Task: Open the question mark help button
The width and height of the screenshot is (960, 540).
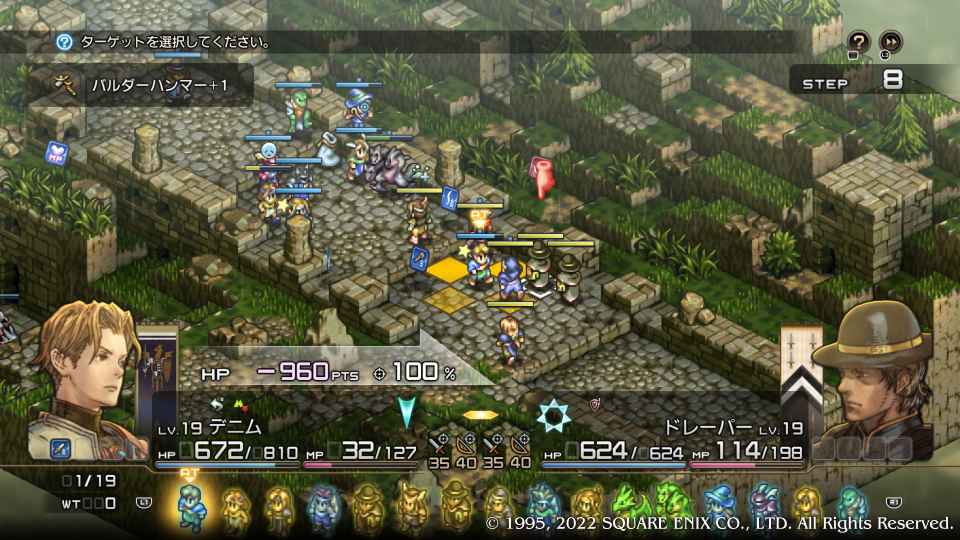Action: tap(858, 41)
